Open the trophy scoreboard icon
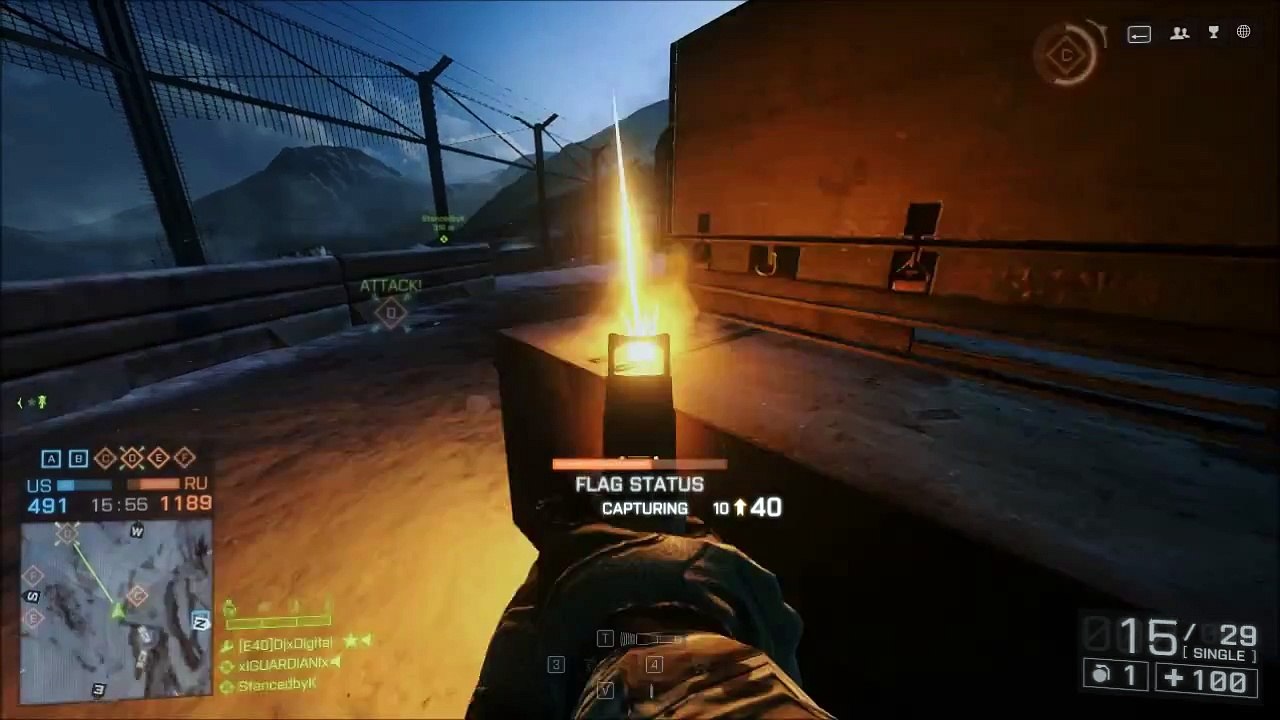 click(1213, 33)
